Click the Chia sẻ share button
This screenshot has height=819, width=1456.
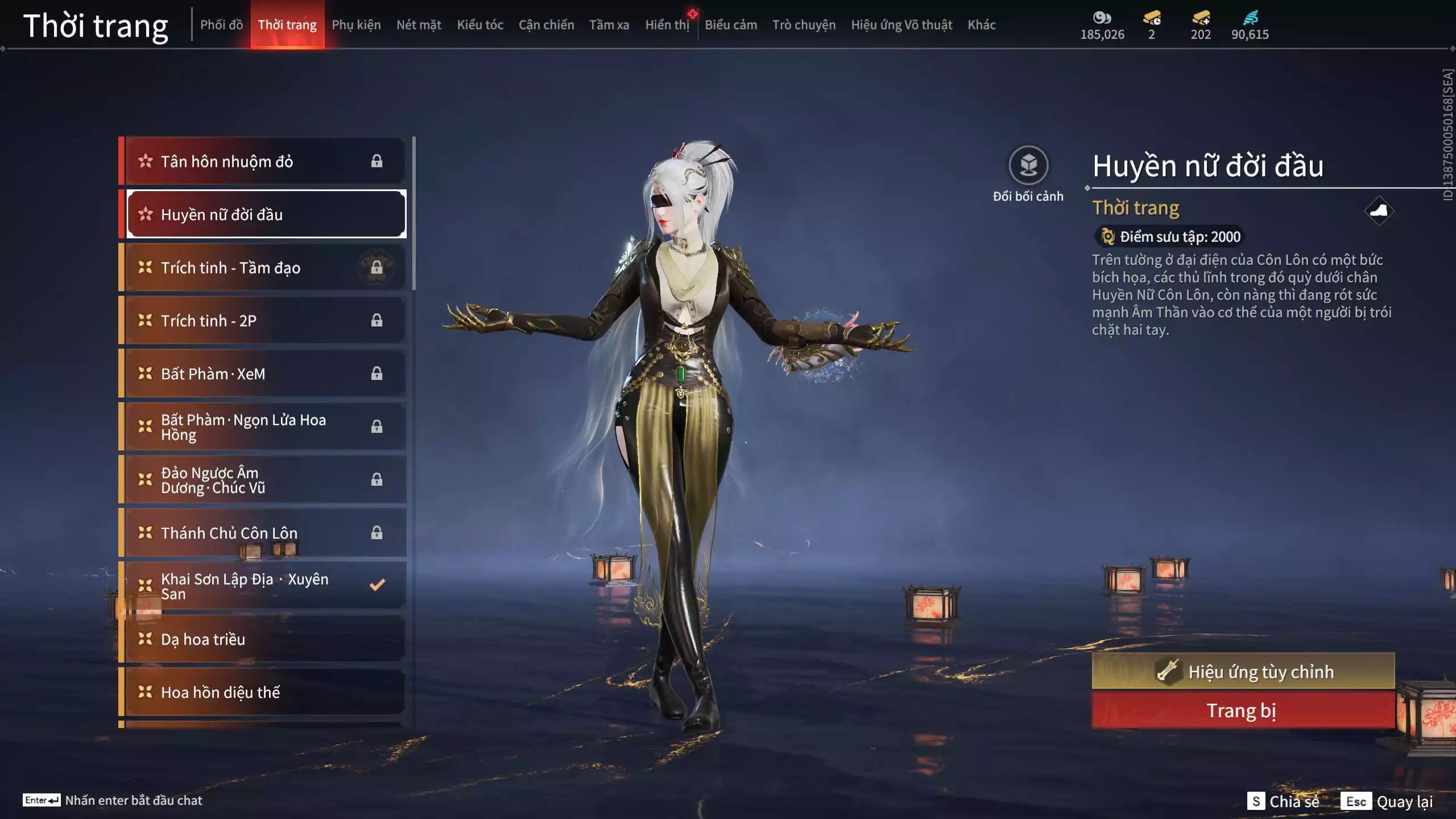tap(1284, 801)
